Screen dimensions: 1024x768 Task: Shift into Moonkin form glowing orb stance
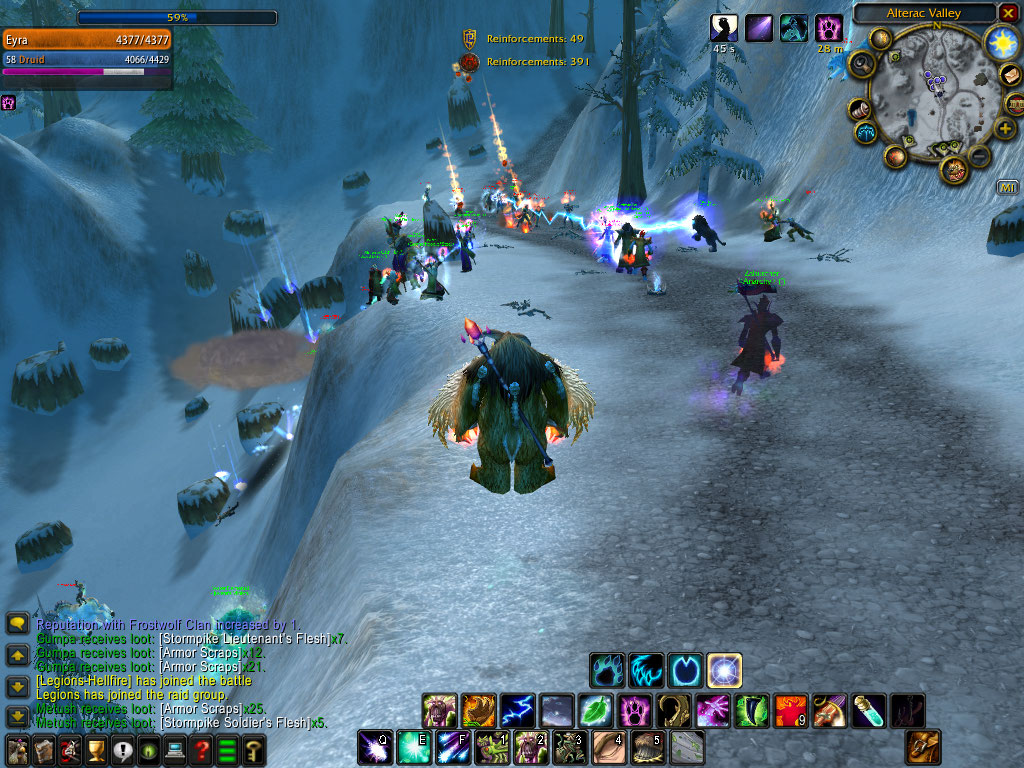(724, 669)
